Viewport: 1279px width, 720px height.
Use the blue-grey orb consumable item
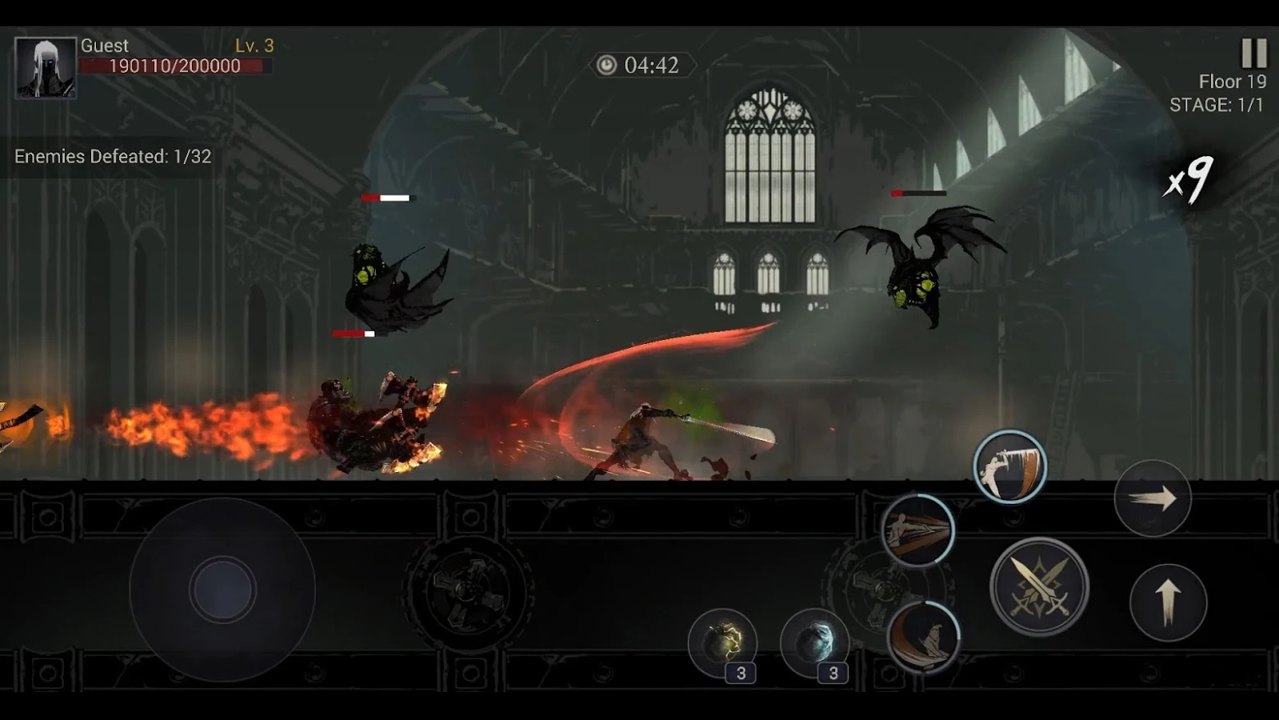tap(814, 643)
